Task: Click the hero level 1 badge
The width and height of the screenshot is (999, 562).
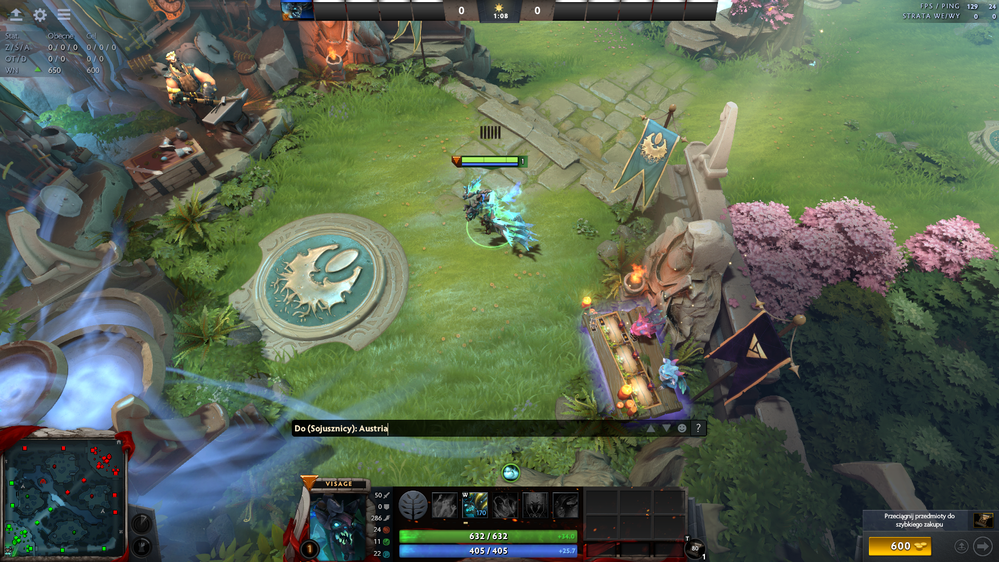Action: pos(309,548)
